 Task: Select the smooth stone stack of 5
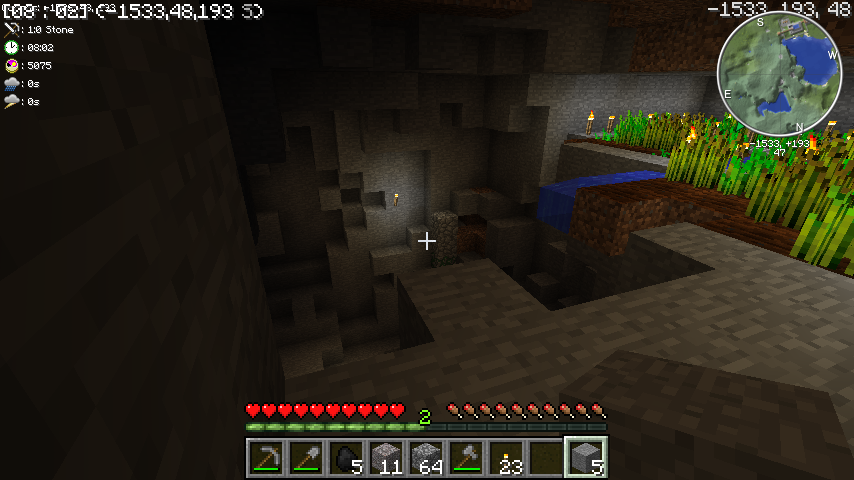pos(586,458)
